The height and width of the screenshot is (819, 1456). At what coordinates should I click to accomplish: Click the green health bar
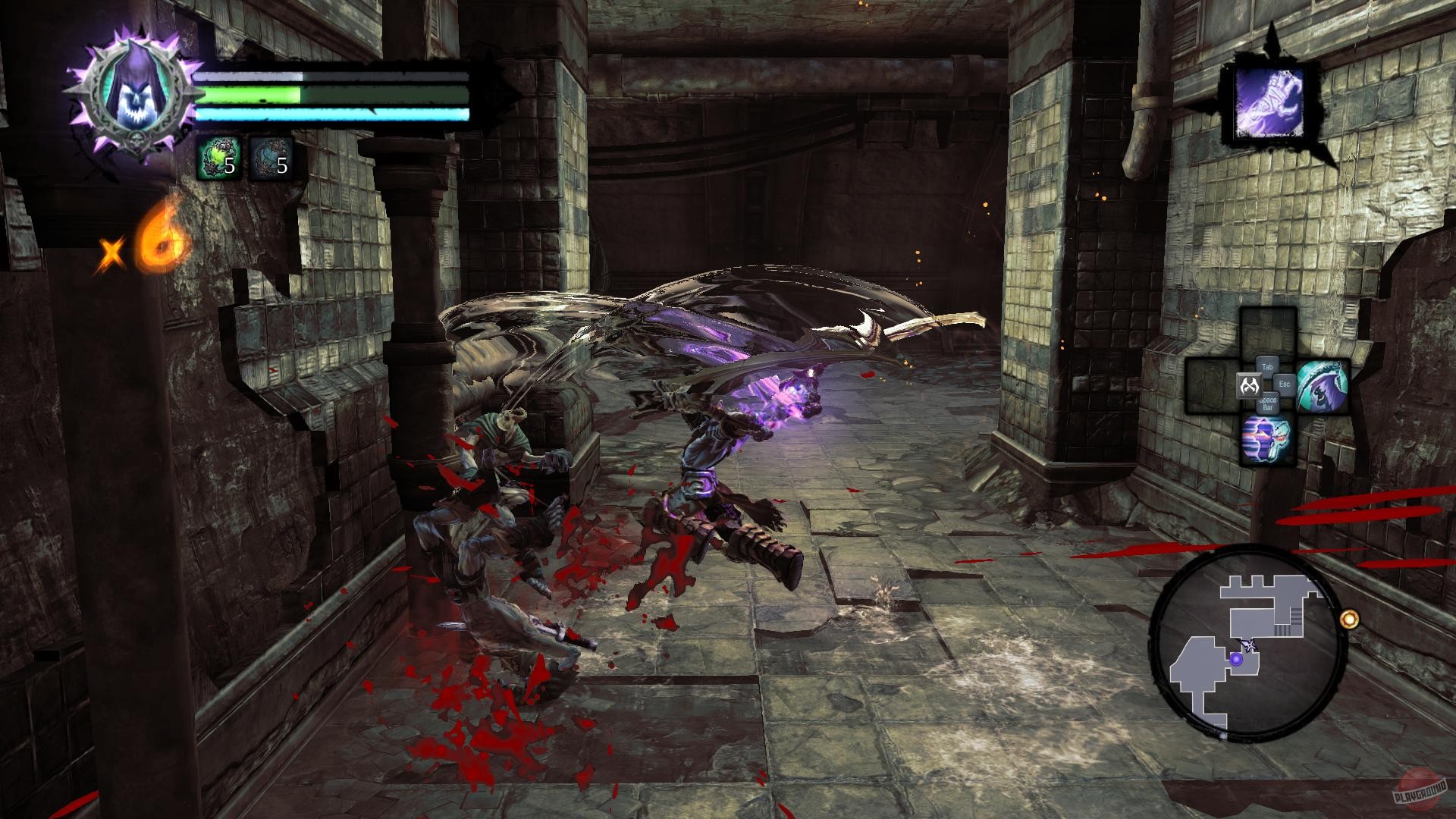tap(318, 96)
